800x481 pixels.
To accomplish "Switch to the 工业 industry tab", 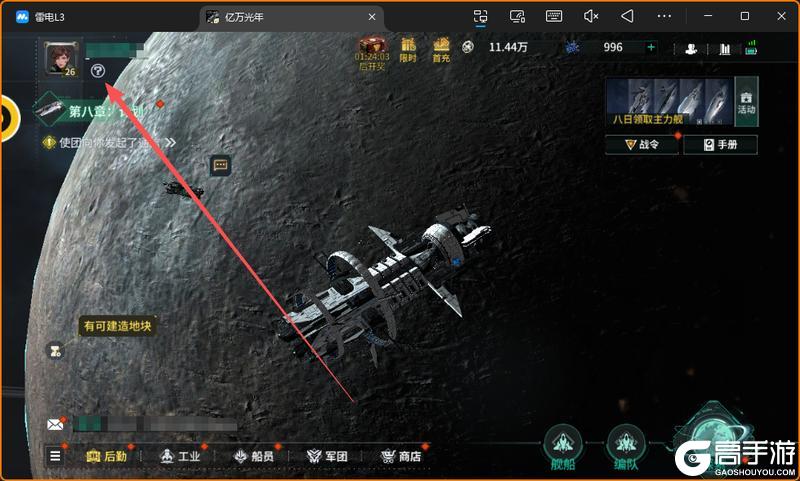I will click(181, 456).
